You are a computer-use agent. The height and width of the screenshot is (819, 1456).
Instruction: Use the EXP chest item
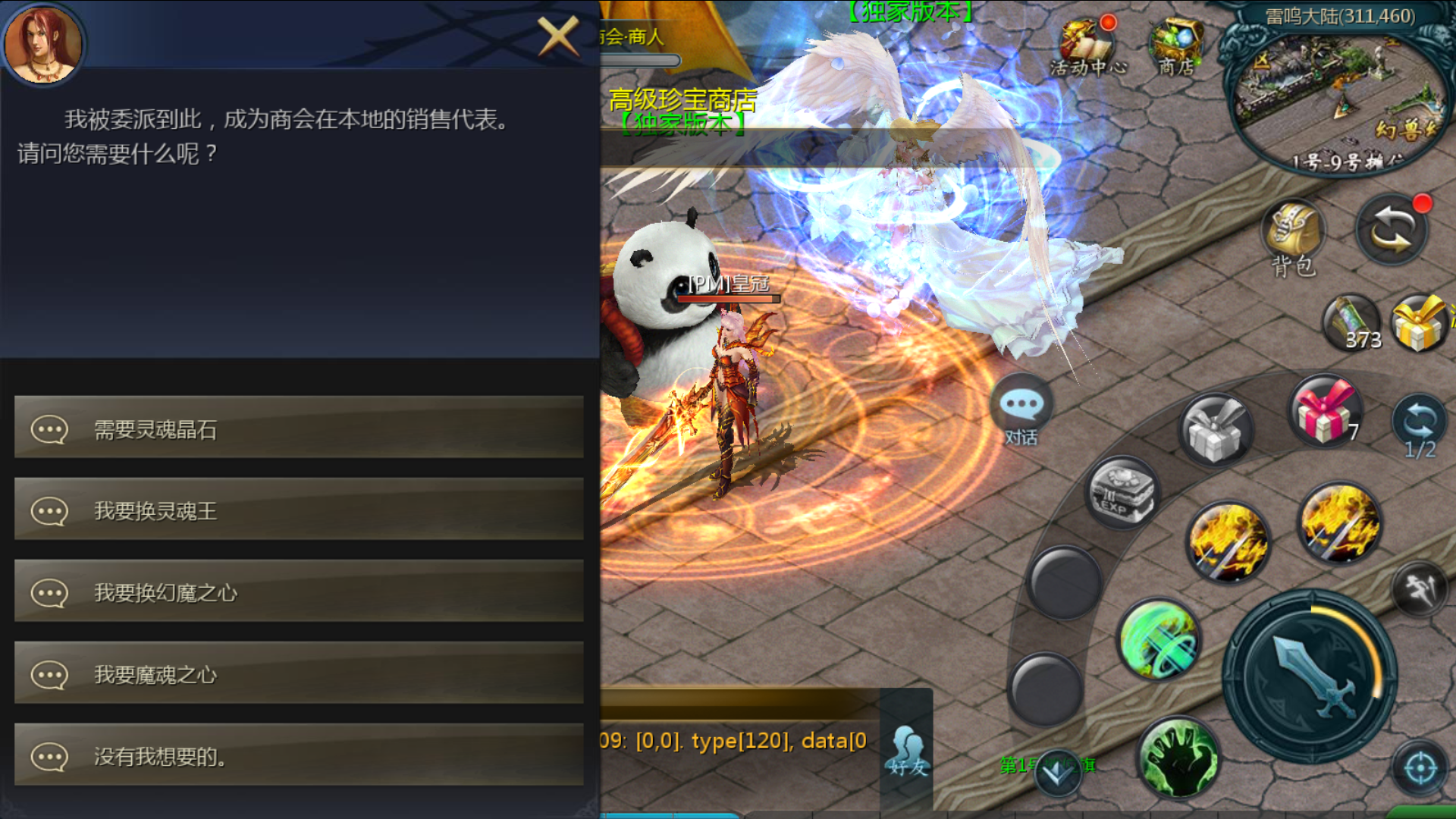click(1122, 493)
